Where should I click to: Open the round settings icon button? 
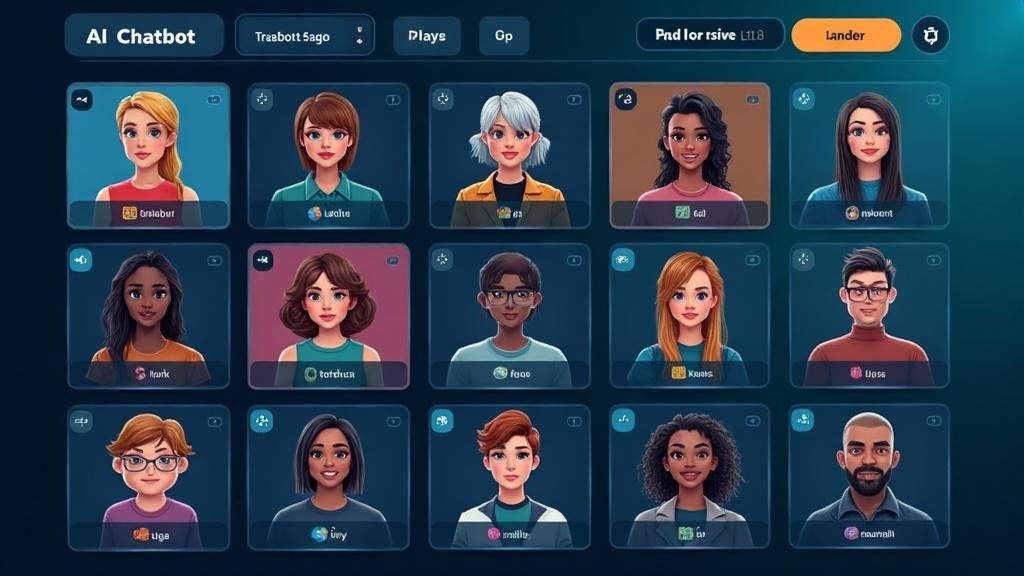[x=931, y=35]
